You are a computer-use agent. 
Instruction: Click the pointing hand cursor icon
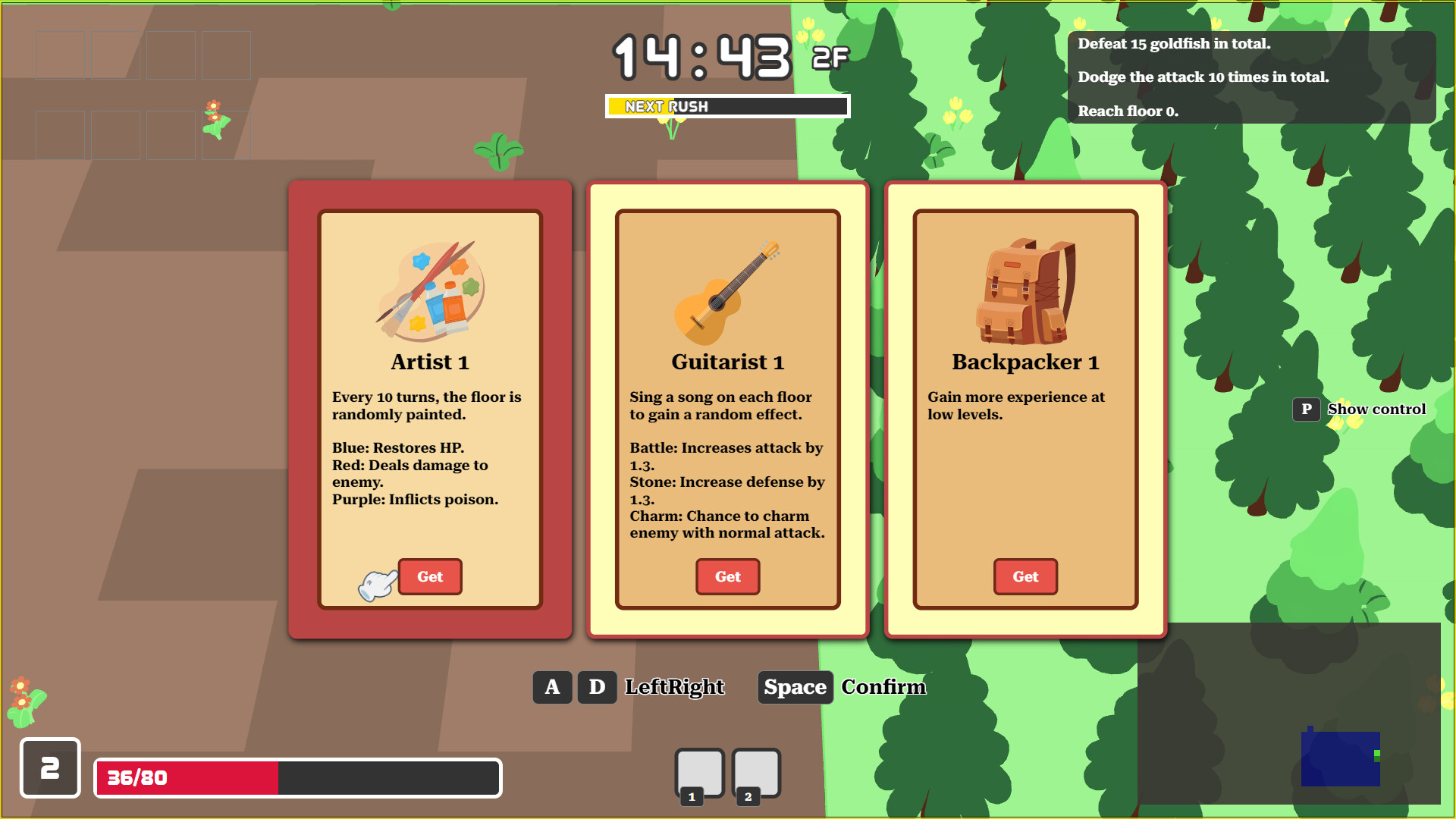coord(377,584)
